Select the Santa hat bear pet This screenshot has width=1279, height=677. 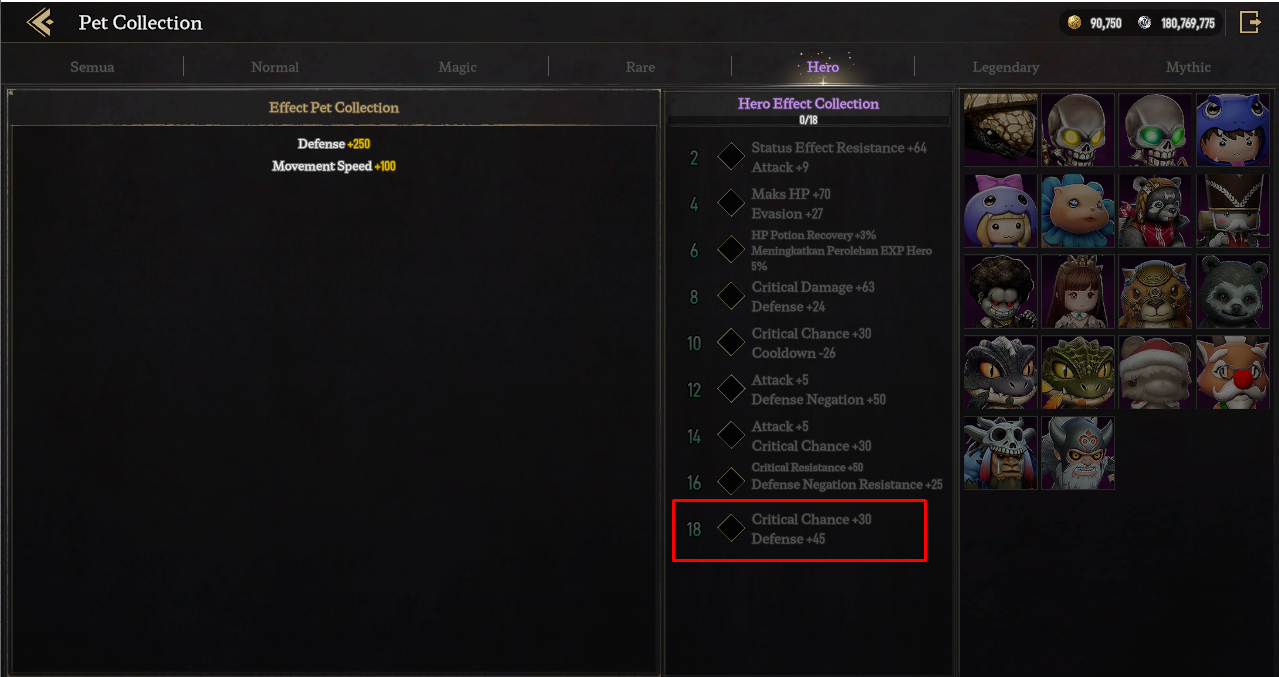1155,372
